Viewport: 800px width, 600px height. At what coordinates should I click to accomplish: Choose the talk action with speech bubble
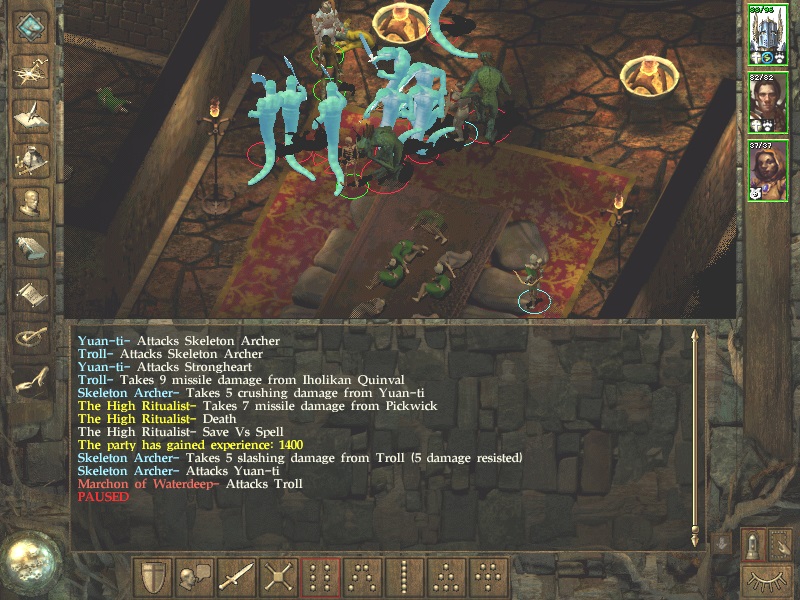tap(194, 577)
